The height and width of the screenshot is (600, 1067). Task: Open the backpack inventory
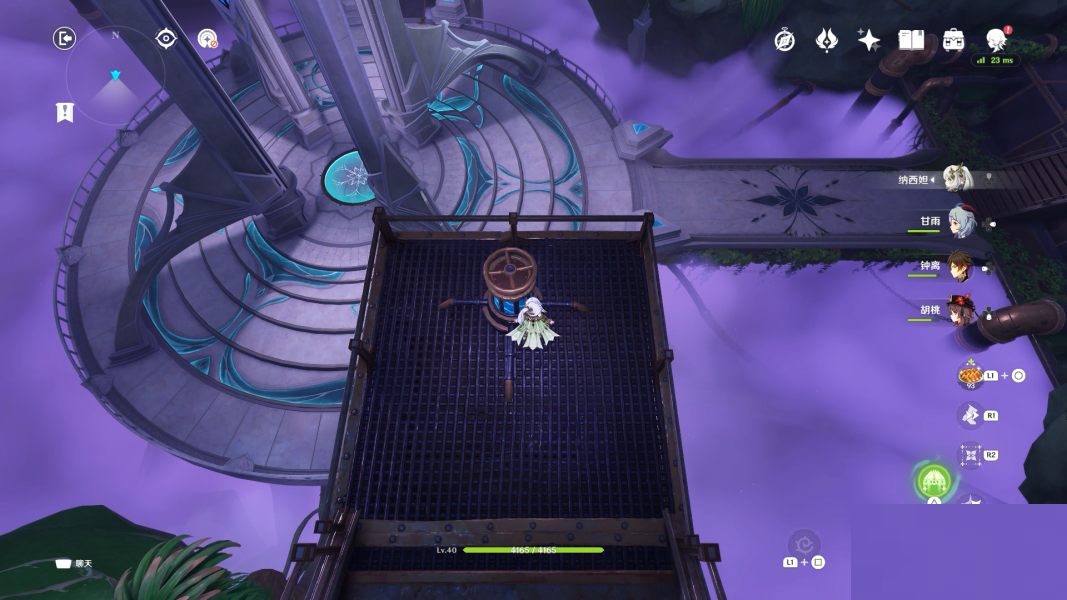(x=953, y=40)
